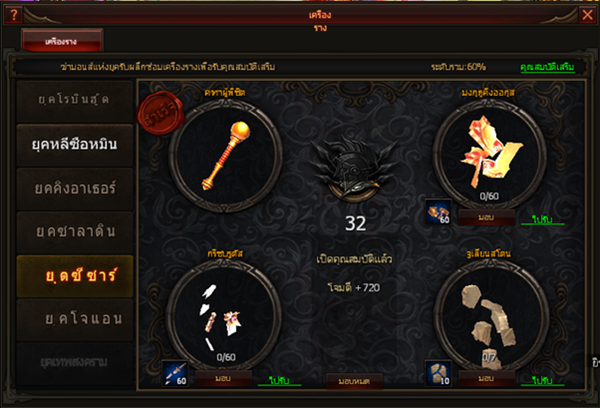Select the เครื่องราง tab at top
The height and width of the screenshot is (408, 600).
(x=62, y=41)
